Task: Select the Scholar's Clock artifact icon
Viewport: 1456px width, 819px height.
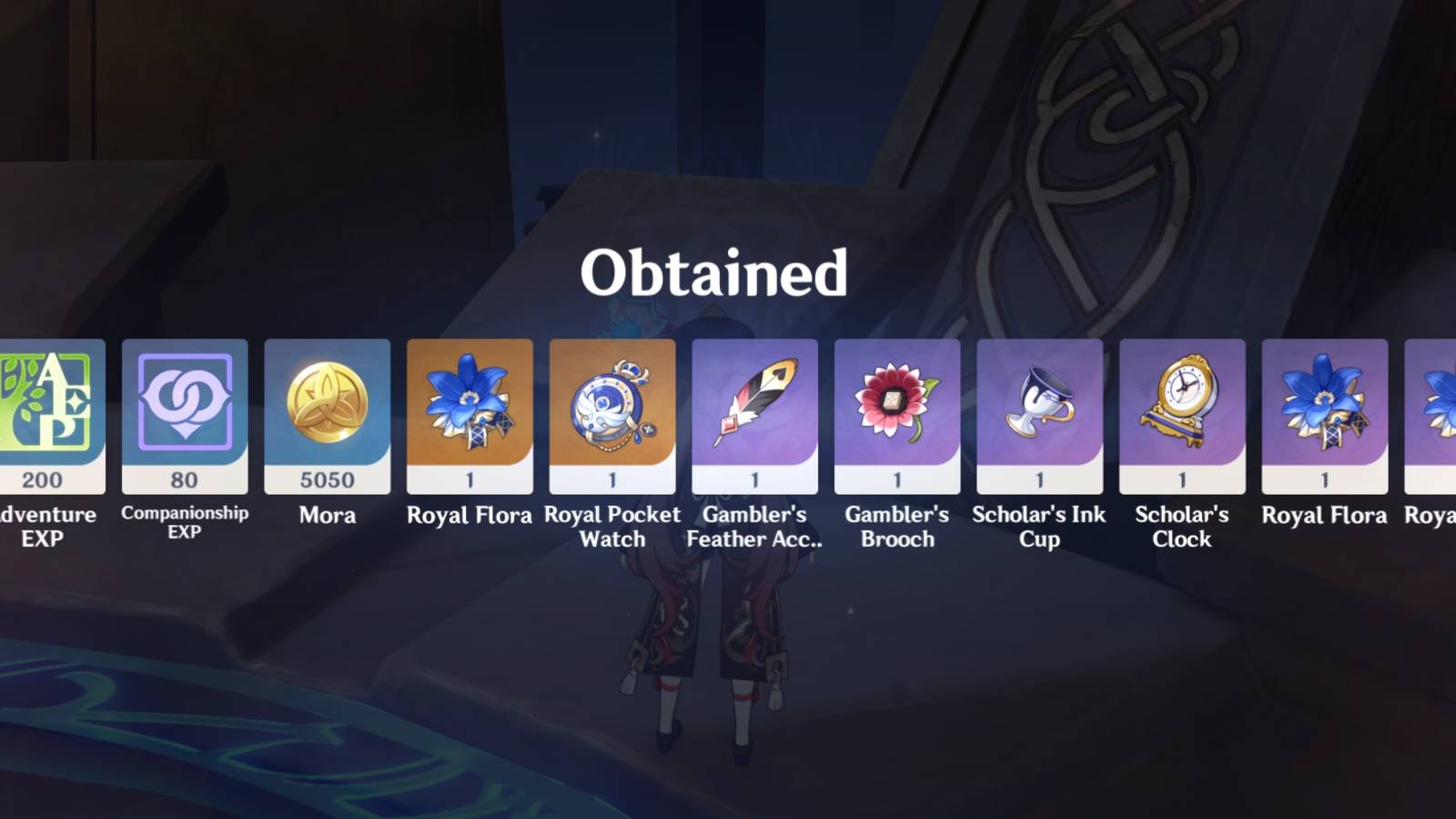Action: coord(1181,405)
